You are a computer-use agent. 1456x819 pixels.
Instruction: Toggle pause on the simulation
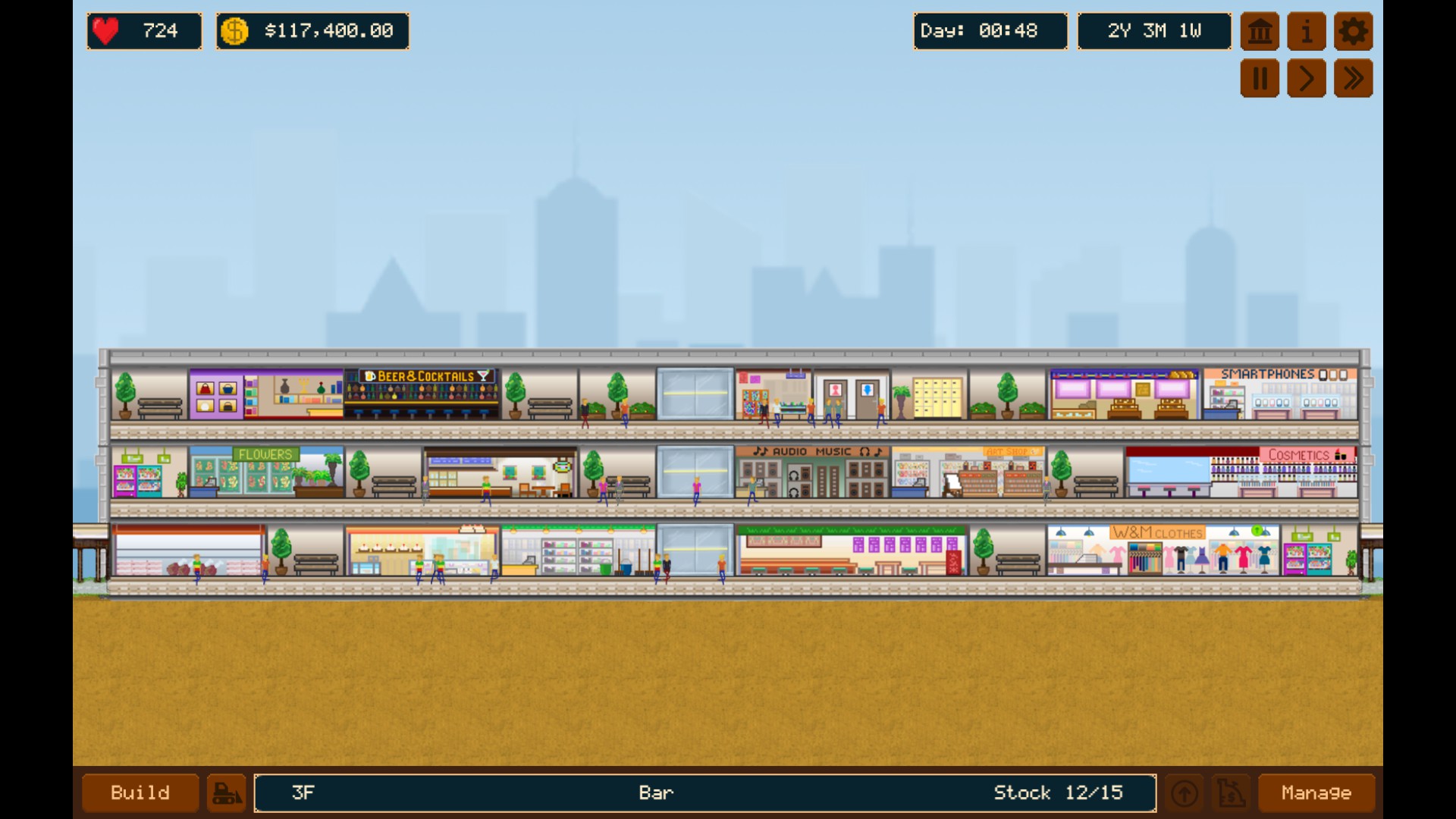1260,77
